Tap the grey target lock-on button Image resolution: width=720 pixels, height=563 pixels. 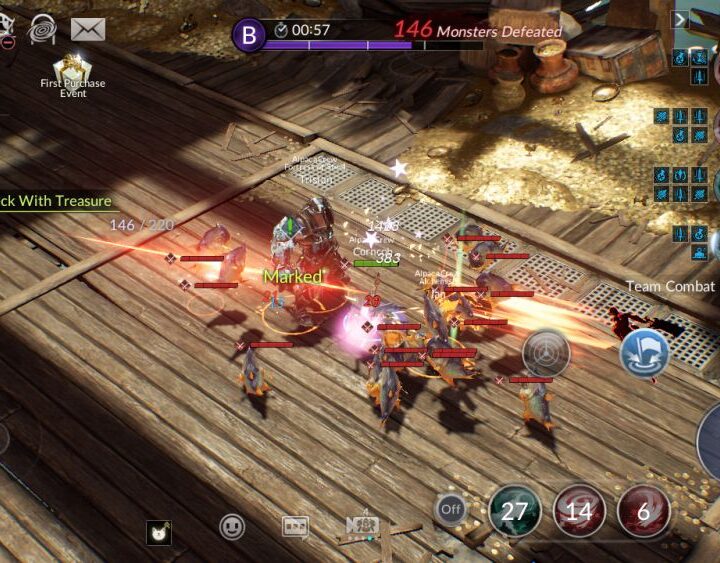point(546,352)
